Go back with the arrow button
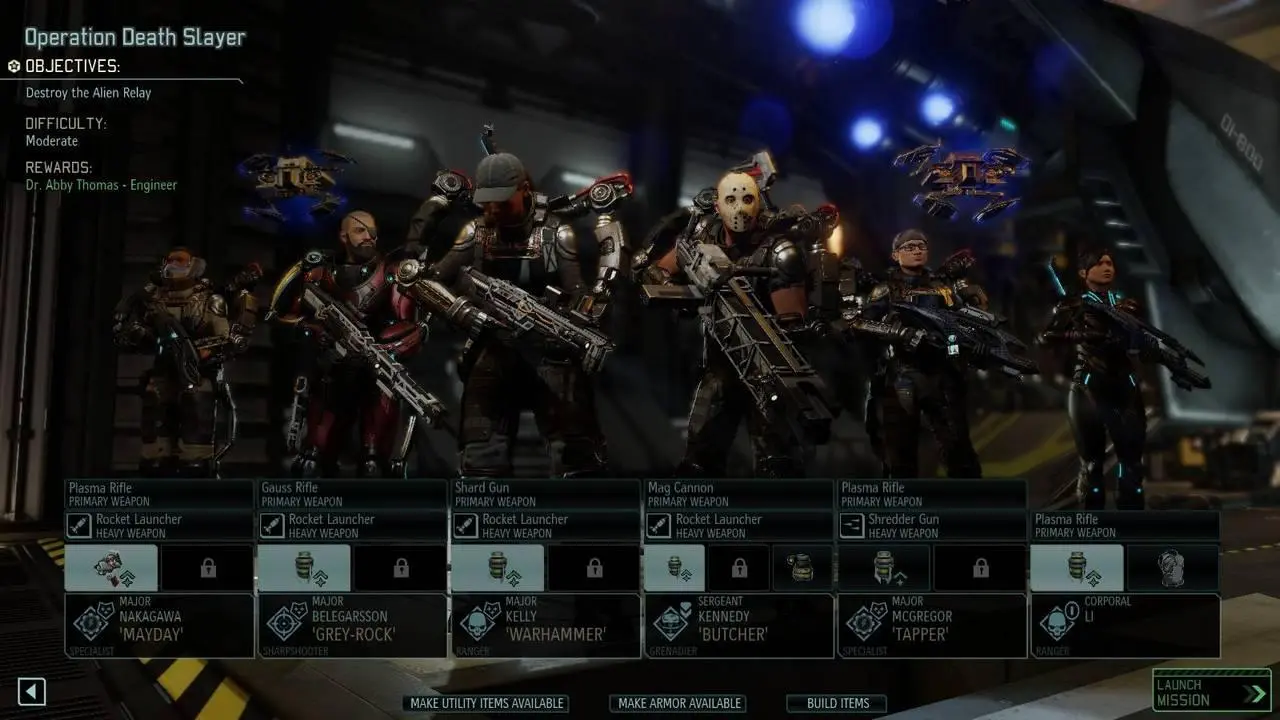Viewport: 1280px width, 720px height. (32, 691)
